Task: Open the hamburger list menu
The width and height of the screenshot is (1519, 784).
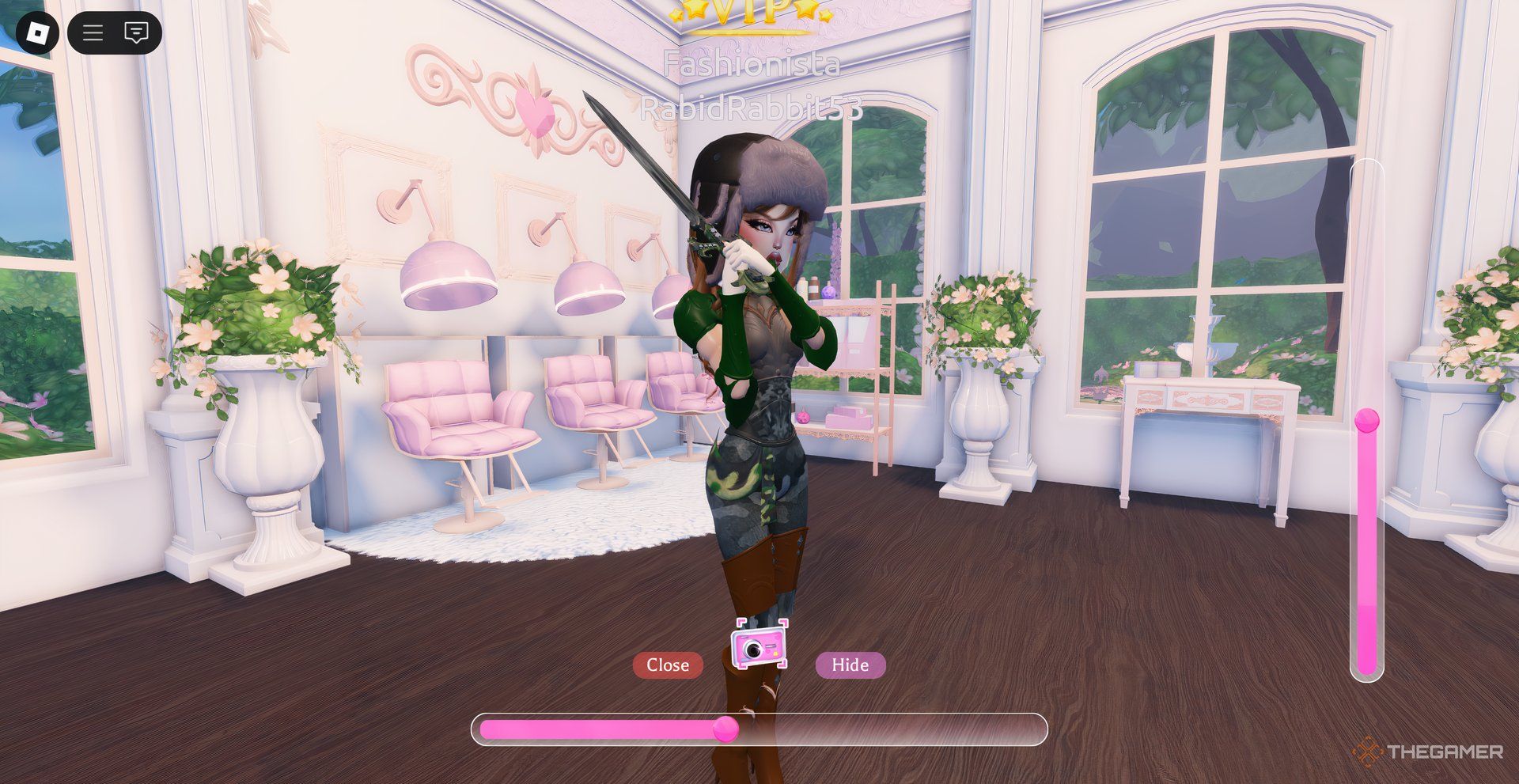Action: click(93, 32)
